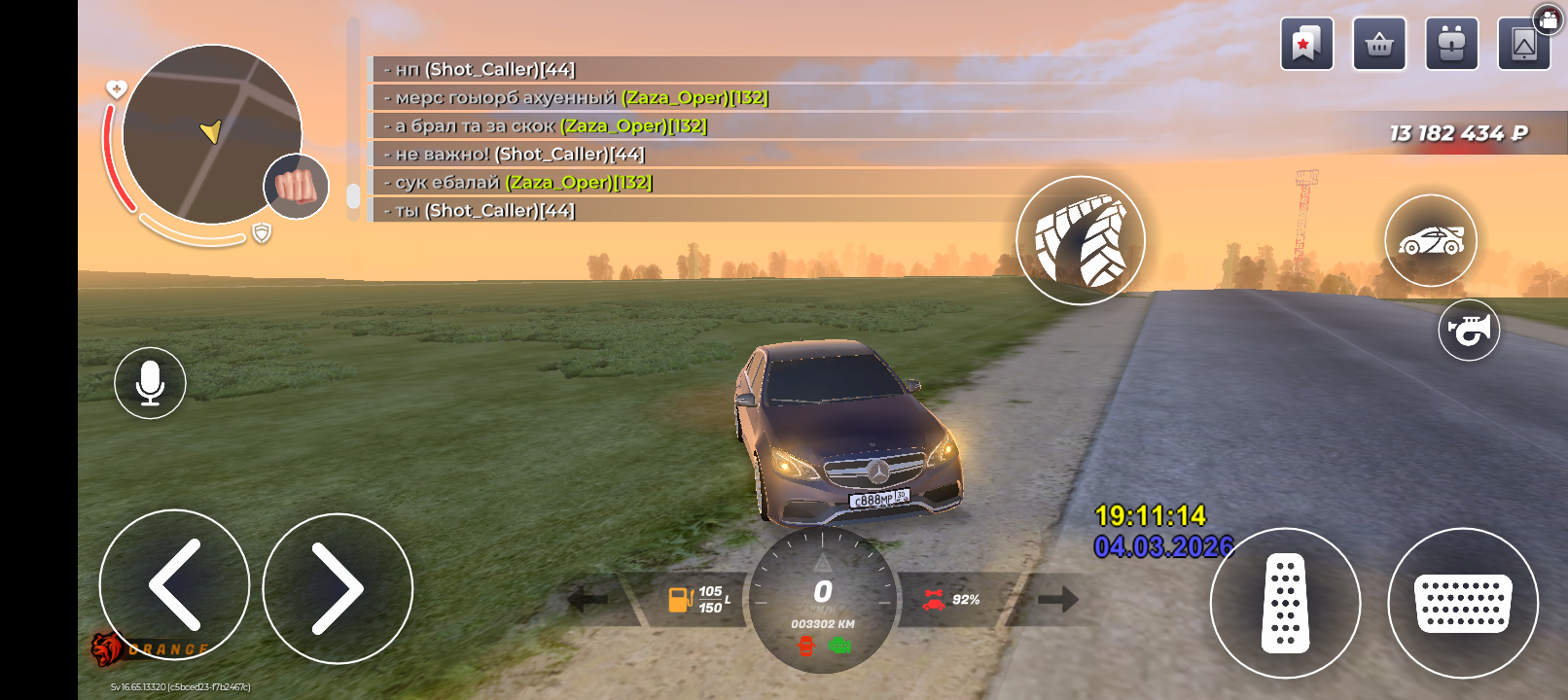Steer right with the right arrow button
1568x700 pixels.
pos(338,588)
